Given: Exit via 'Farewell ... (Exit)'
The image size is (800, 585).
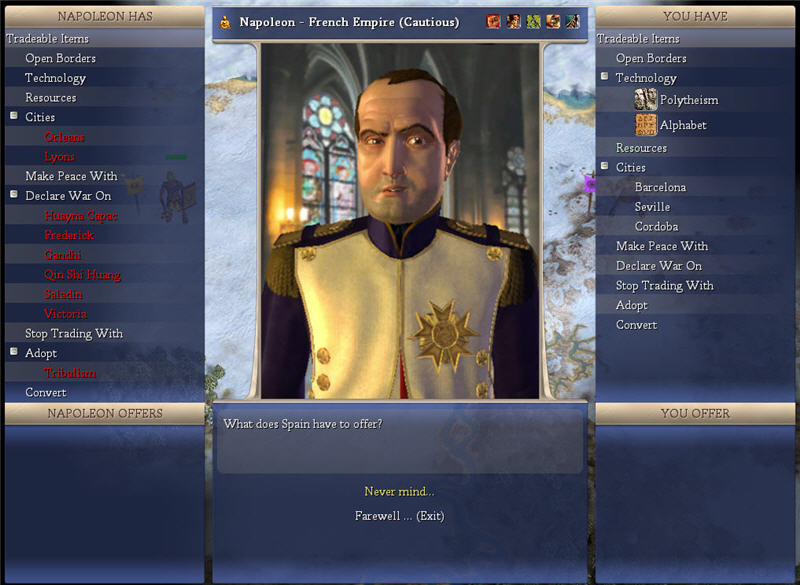Looking at the screenshot, I should 399,516.
